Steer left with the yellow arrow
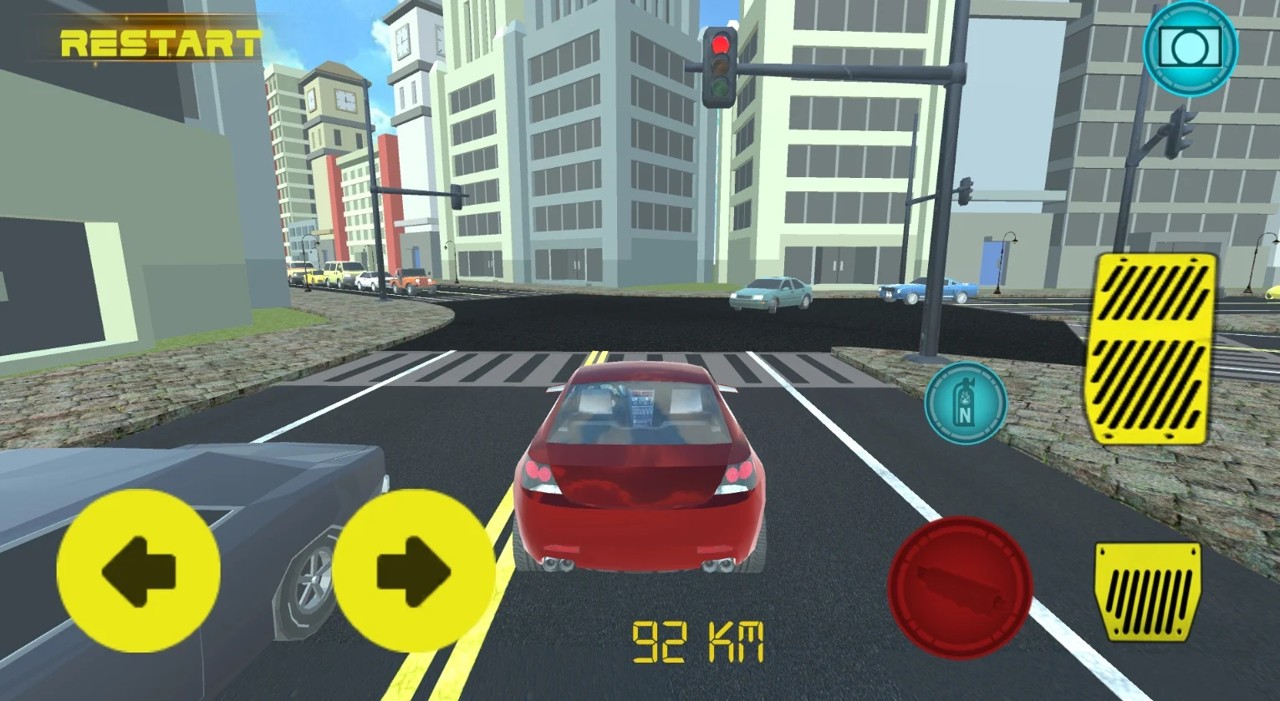Screen dimensions: 1280x701 click(x=138, y=571)
